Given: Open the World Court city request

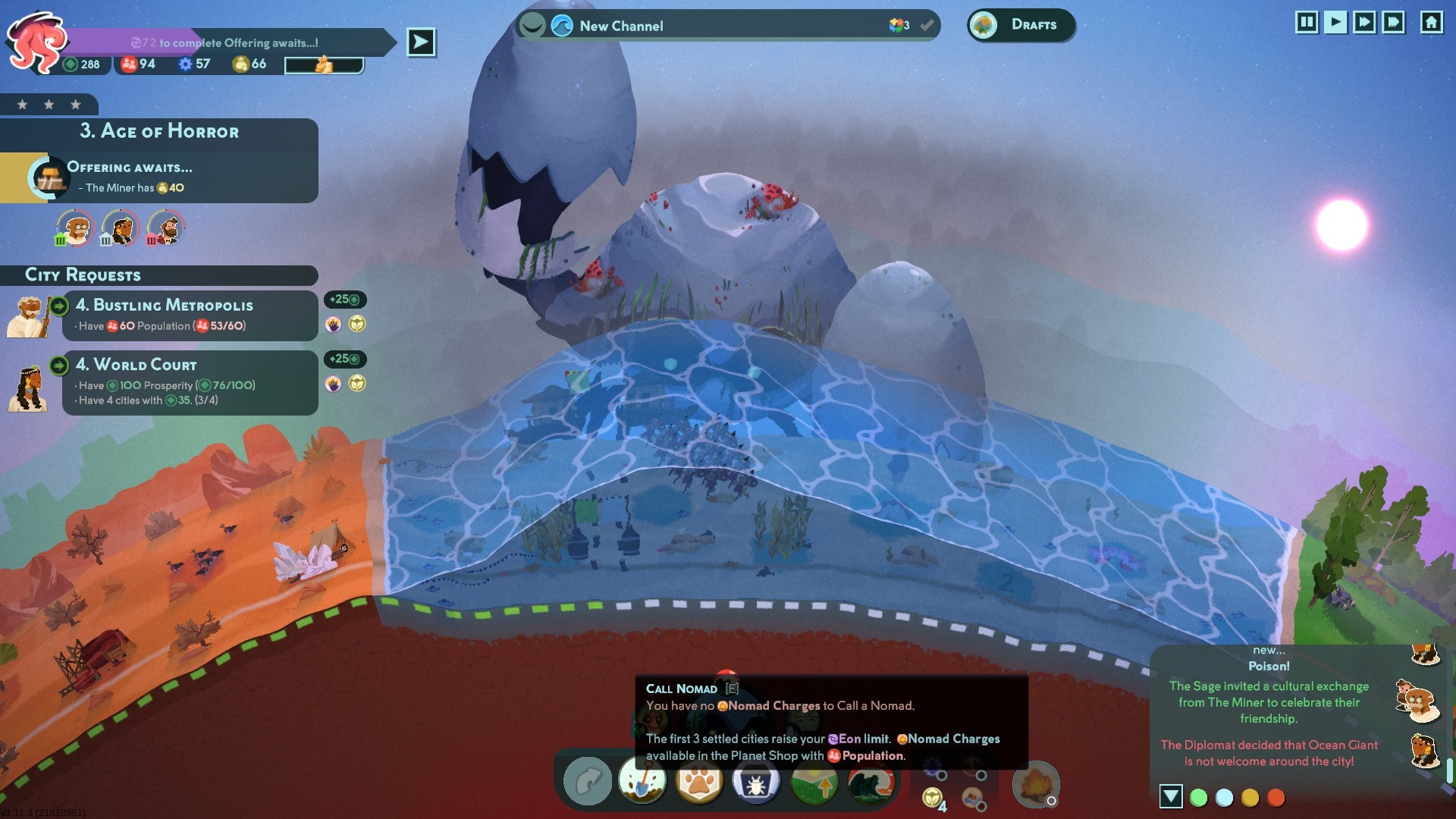Looking at the screenshot, I should coord(190,382).
